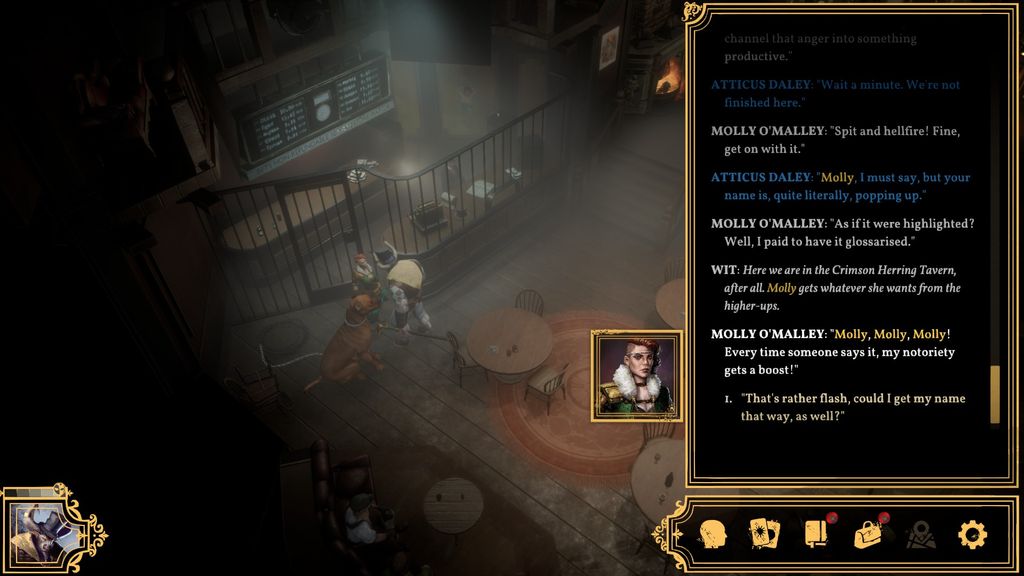The height and width of the screenshot is (576, 1024).
Task: Open the tarot cards menu
Action: click(x=764, y=534)
